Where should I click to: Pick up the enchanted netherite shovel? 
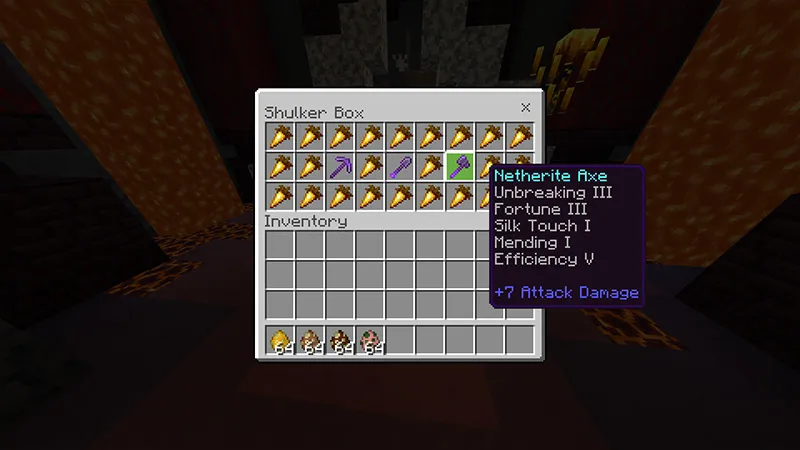tap(400, 166)
